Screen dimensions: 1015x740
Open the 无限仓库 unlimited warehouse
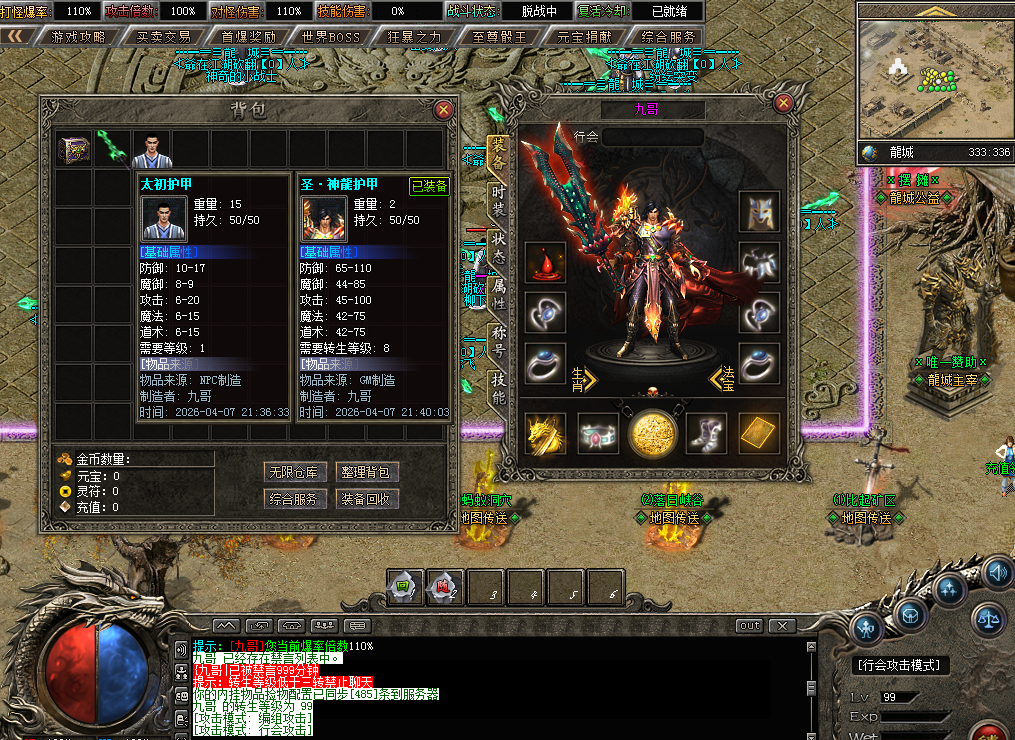[292, 472]
